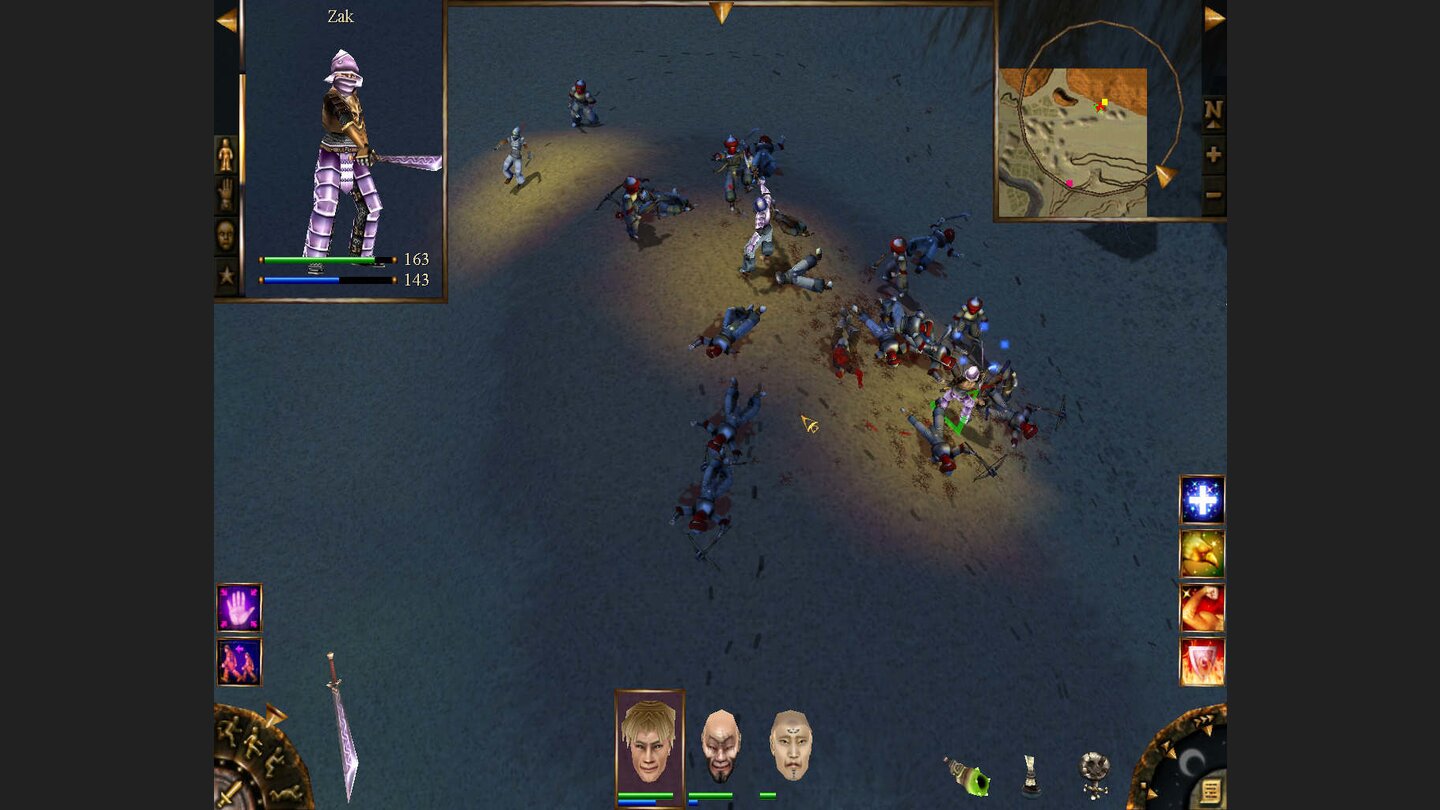Activate the purple summon figures spell
Viewport: 1440px width, 810px height.
(239, 664)
